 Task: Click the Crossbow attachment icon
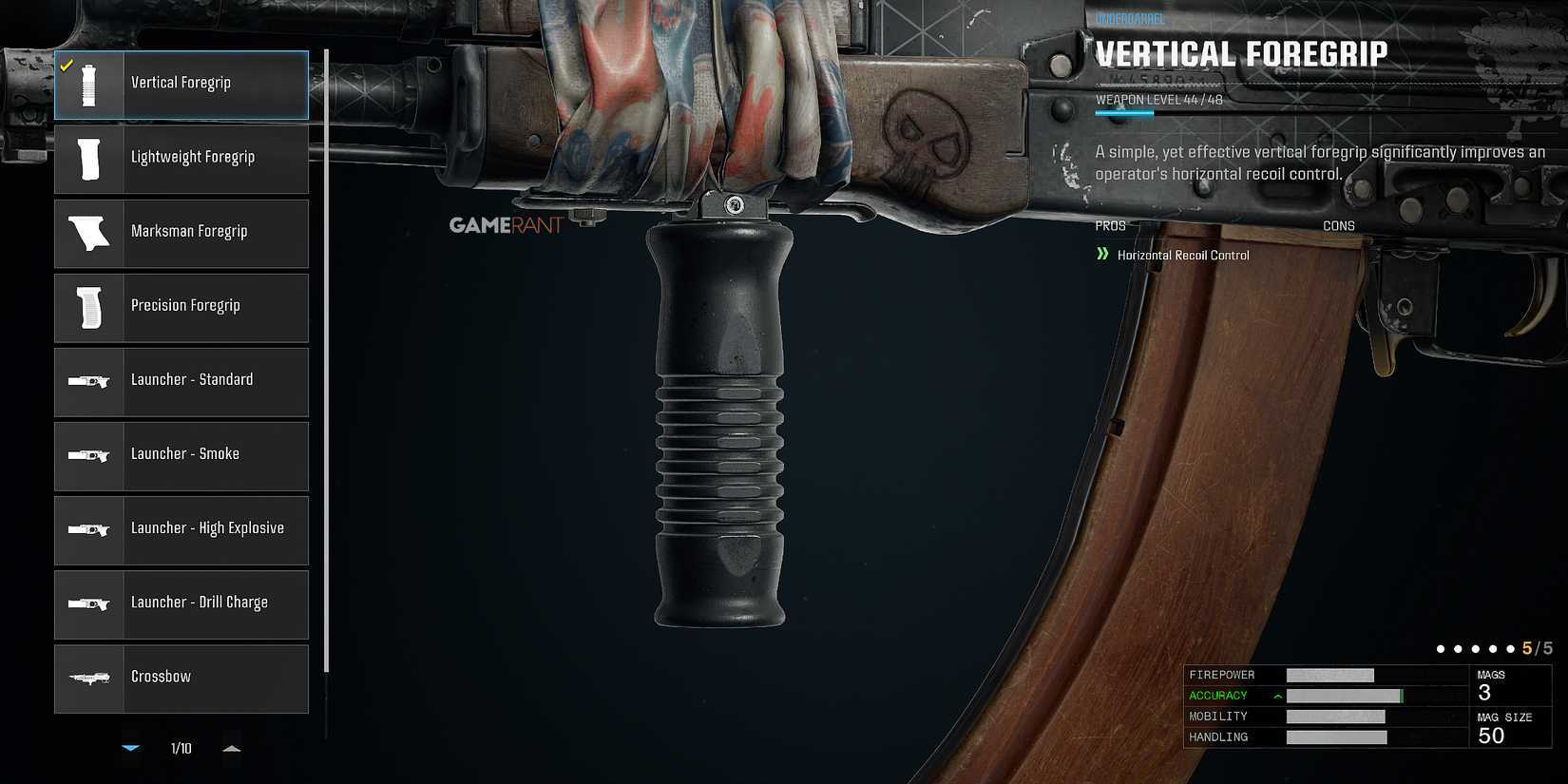tap(88, 677)
